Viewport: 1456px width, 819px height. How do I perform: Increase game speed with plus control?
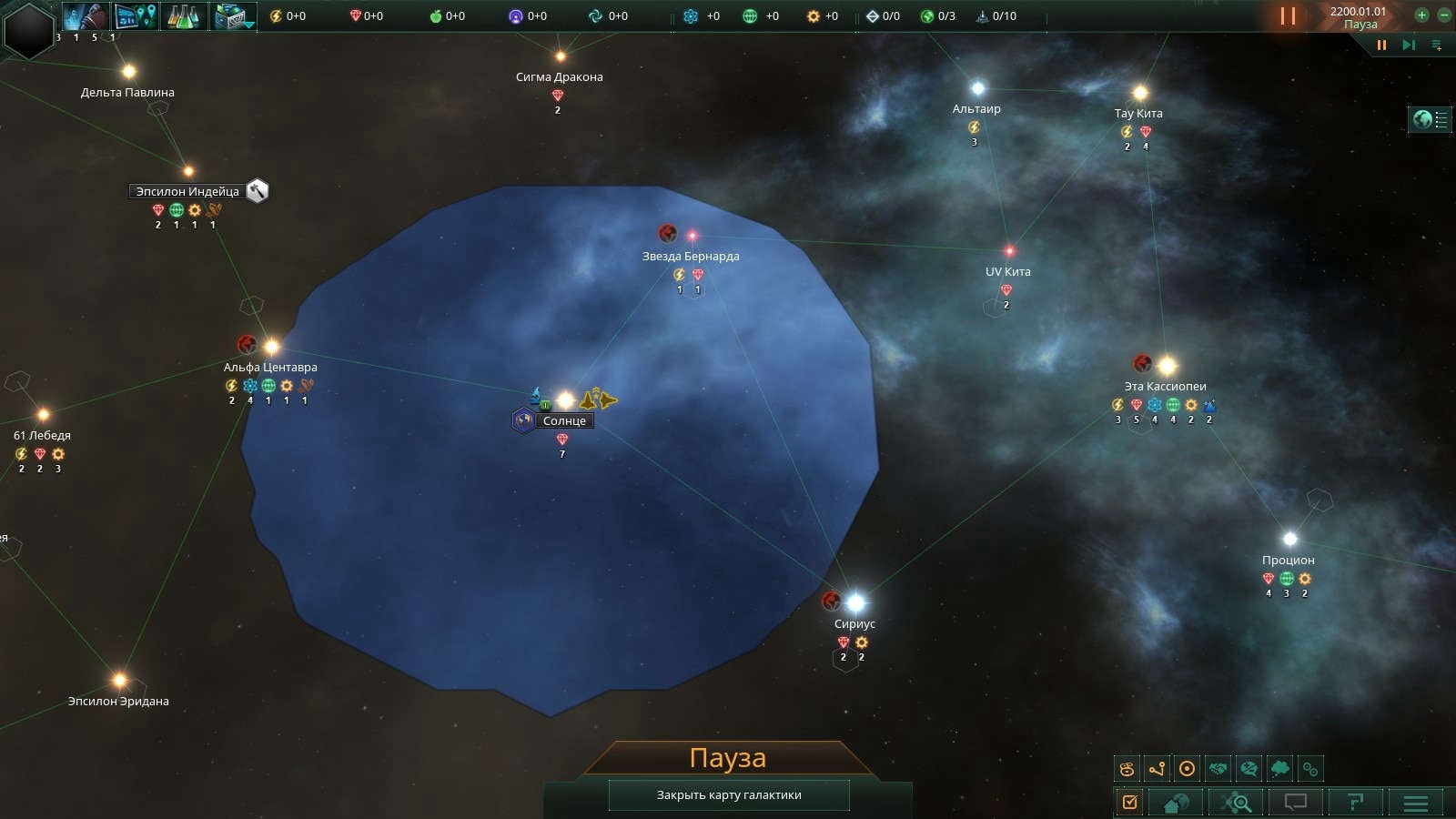tap(1421, 15)
